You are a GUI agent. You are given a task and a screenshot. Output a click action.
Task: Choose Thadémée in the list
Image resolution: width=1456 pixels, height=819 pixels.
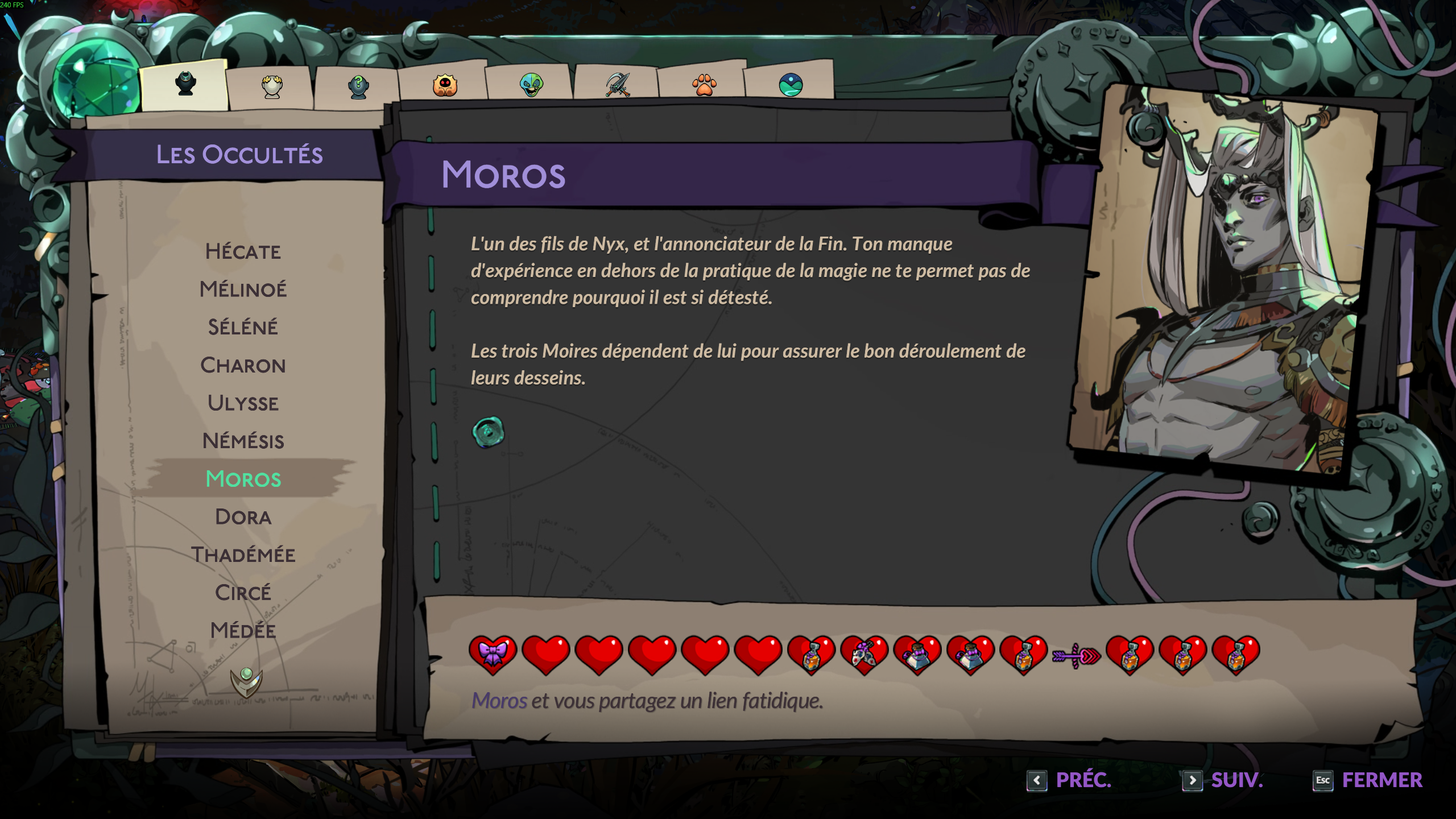[243, 555]
